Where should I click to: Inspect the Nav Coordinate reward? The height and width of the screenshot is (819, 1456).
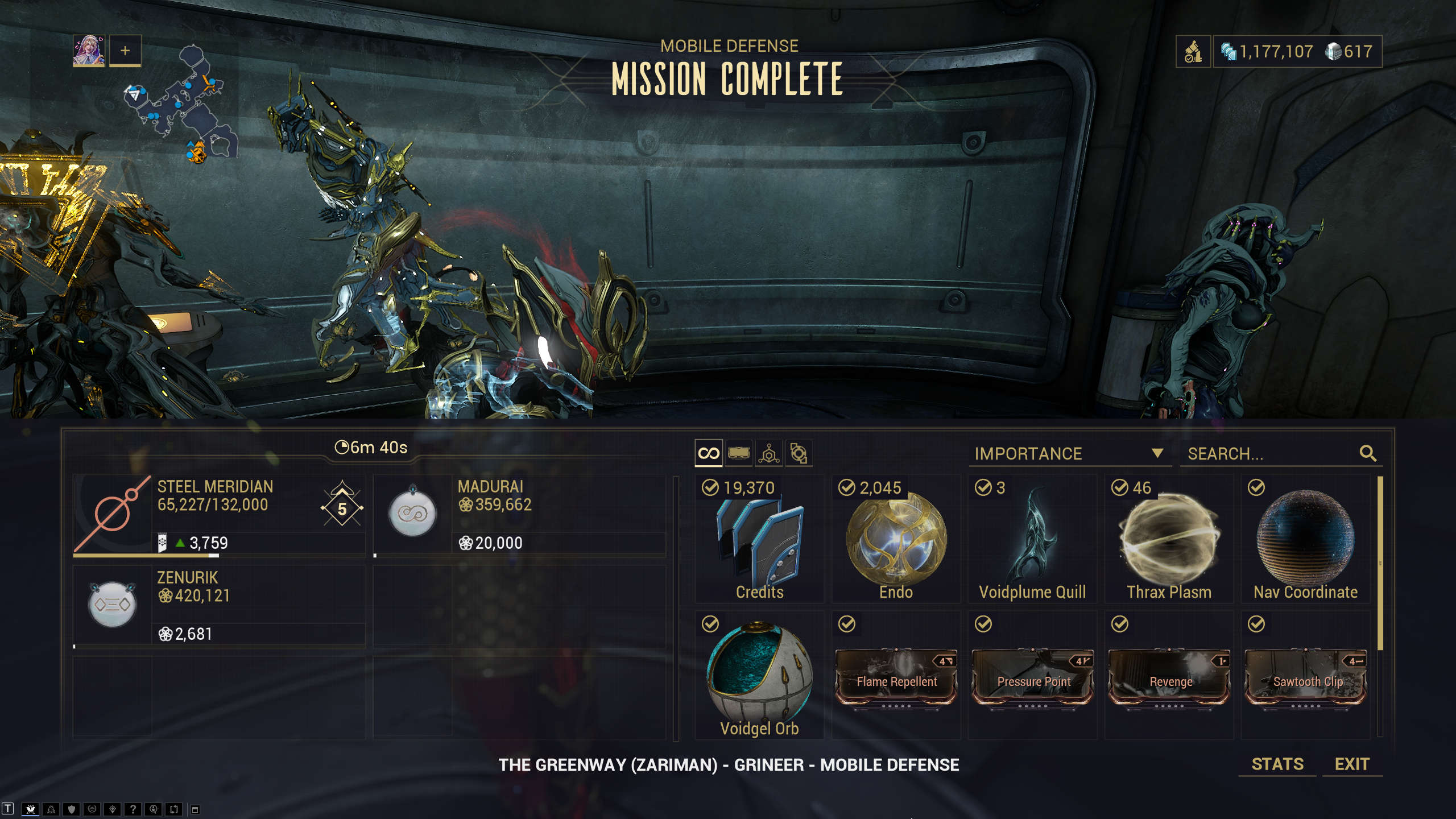pyautogui.click(x=1305, y=539)
